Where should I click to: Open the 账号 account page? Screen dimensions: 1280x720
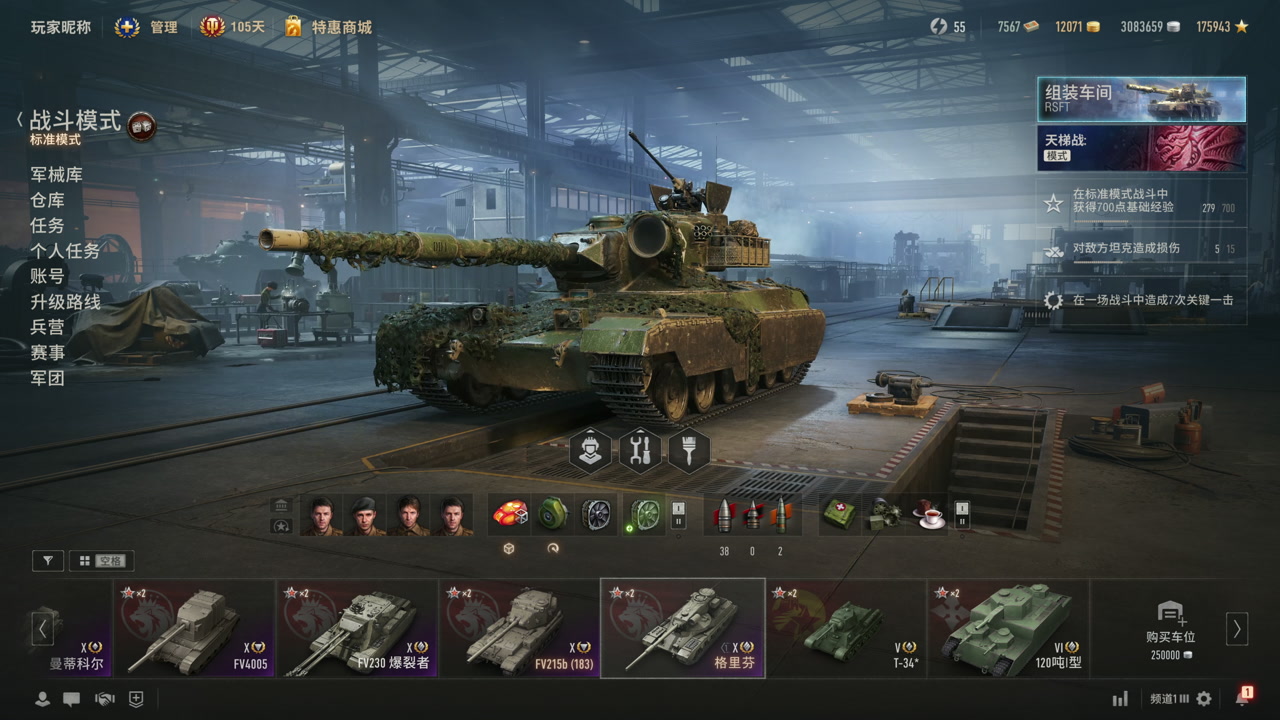(x=47, y=277)
